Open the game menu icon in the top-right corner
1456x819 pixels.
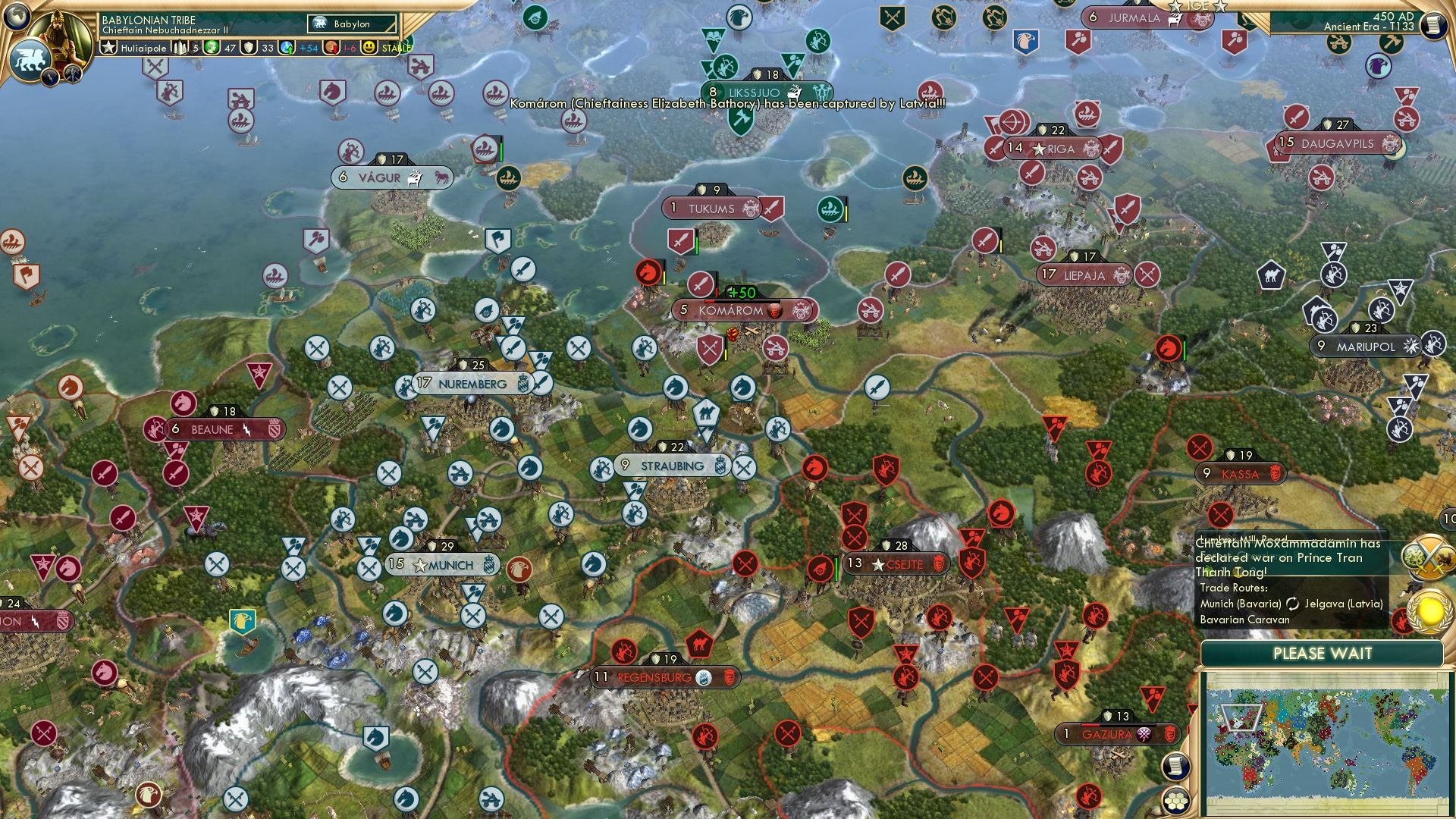[1433, 25]
